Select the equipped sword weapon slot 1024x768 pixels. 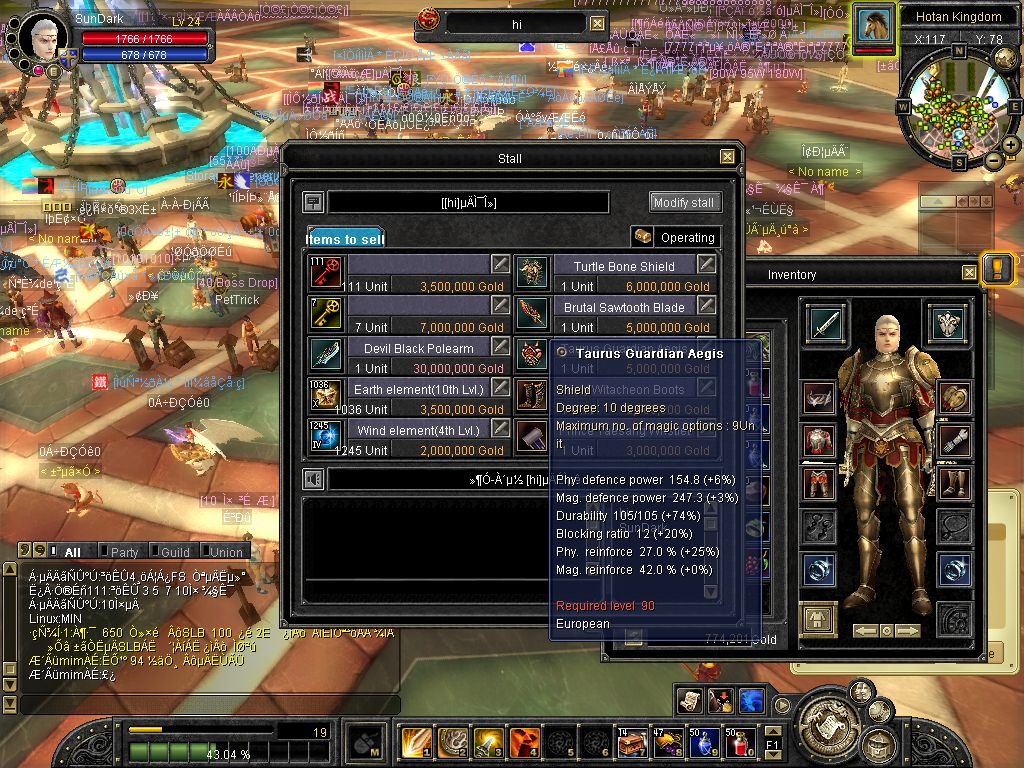click(826, 324)
